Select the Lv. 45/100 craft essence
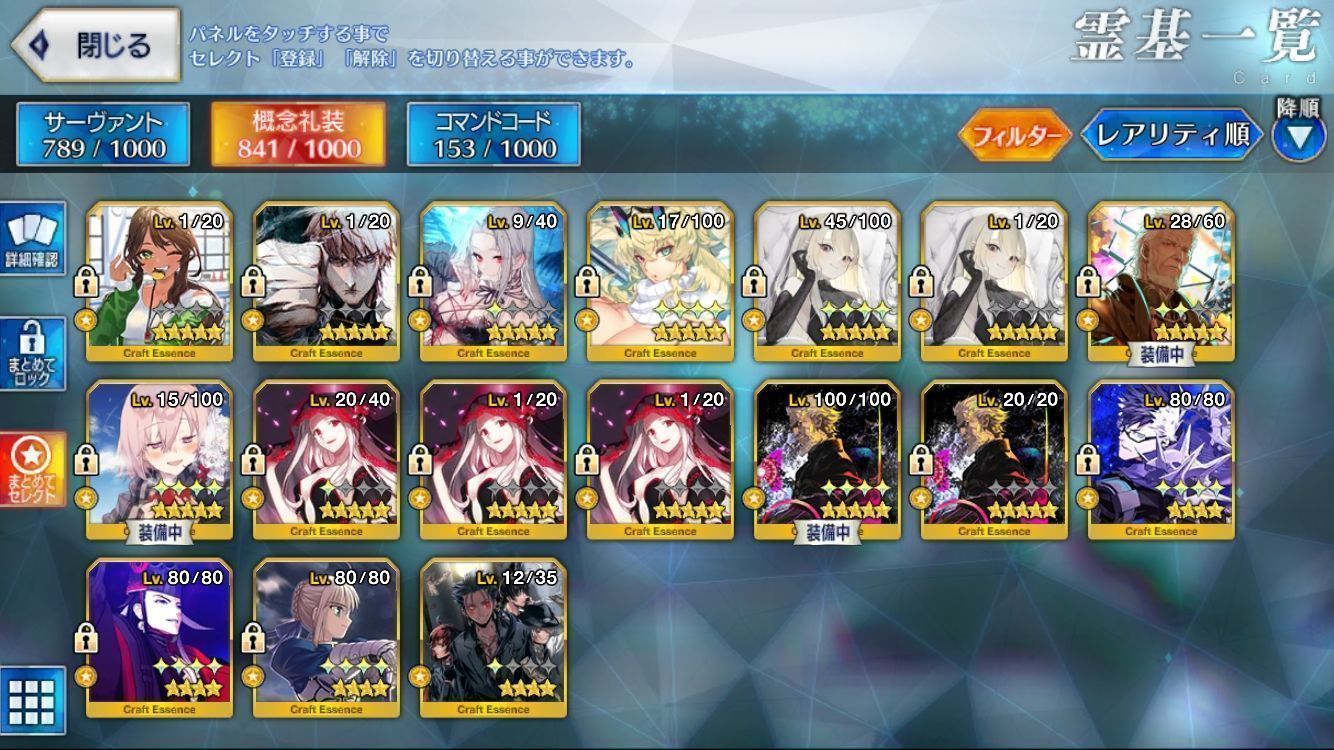This screenshot has height=750, width=1334. point(827,281)
